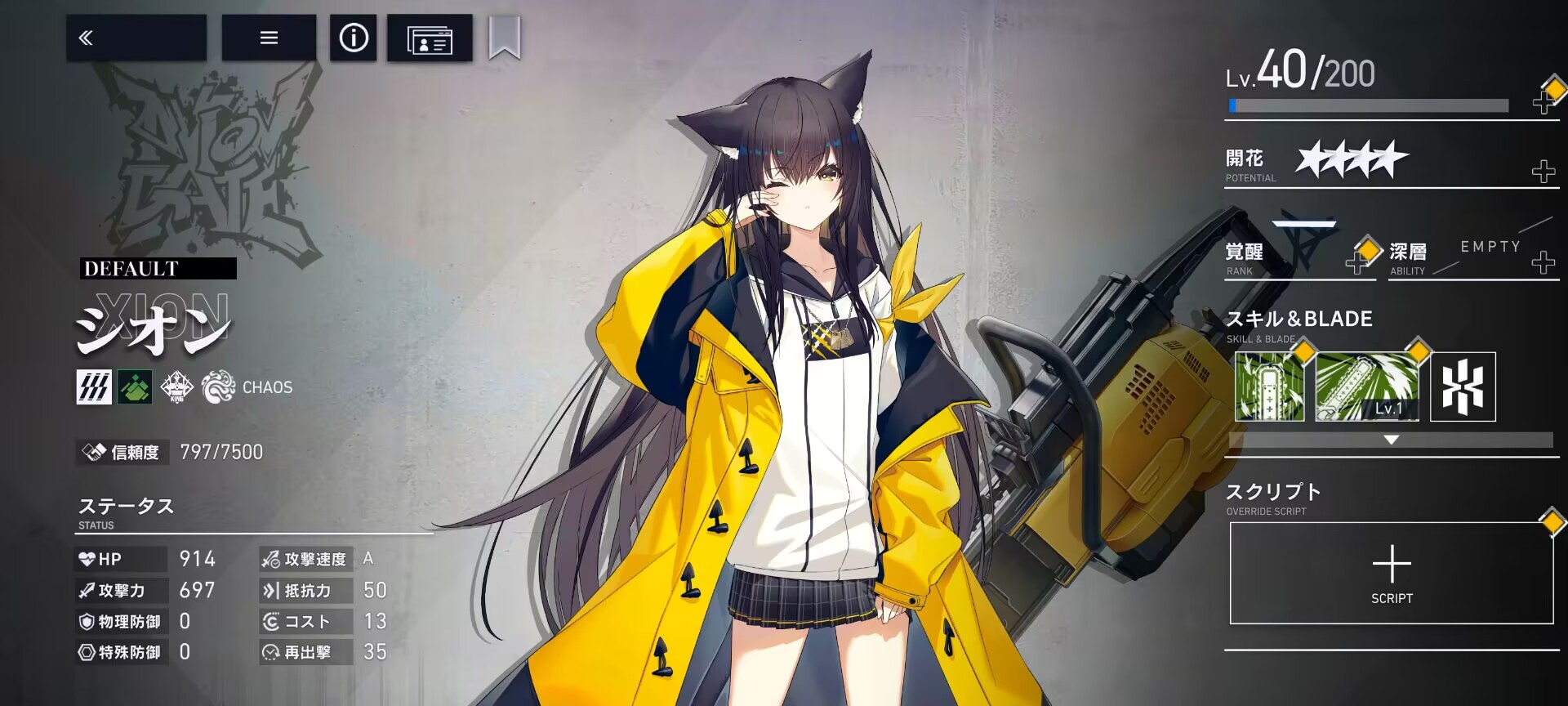Viewport: 1568px width, 706px height.
Task: Open the profile card icon
Action: tap(428, 38)
